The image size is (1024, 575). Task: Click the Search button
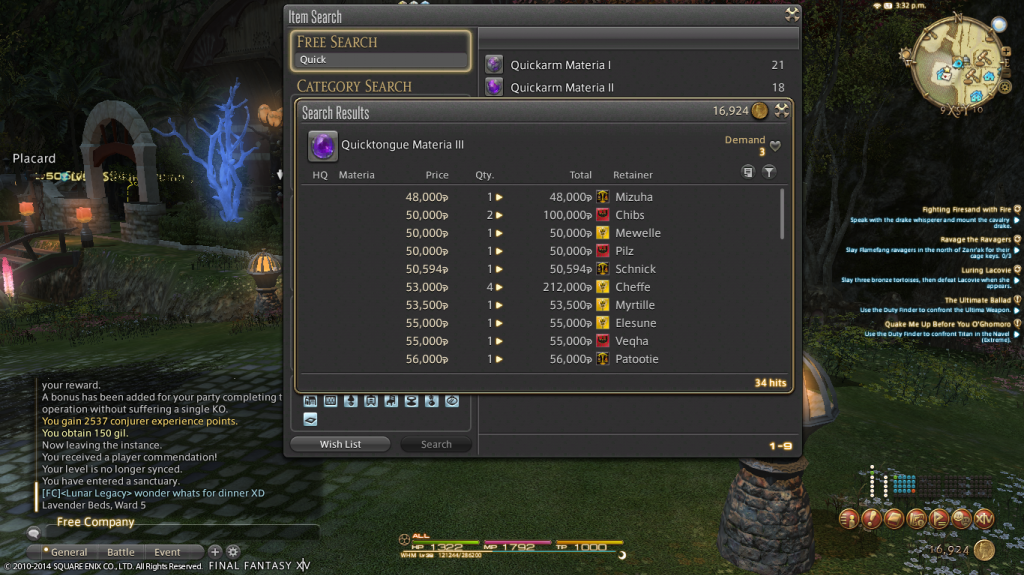click(x=436, y=444)
